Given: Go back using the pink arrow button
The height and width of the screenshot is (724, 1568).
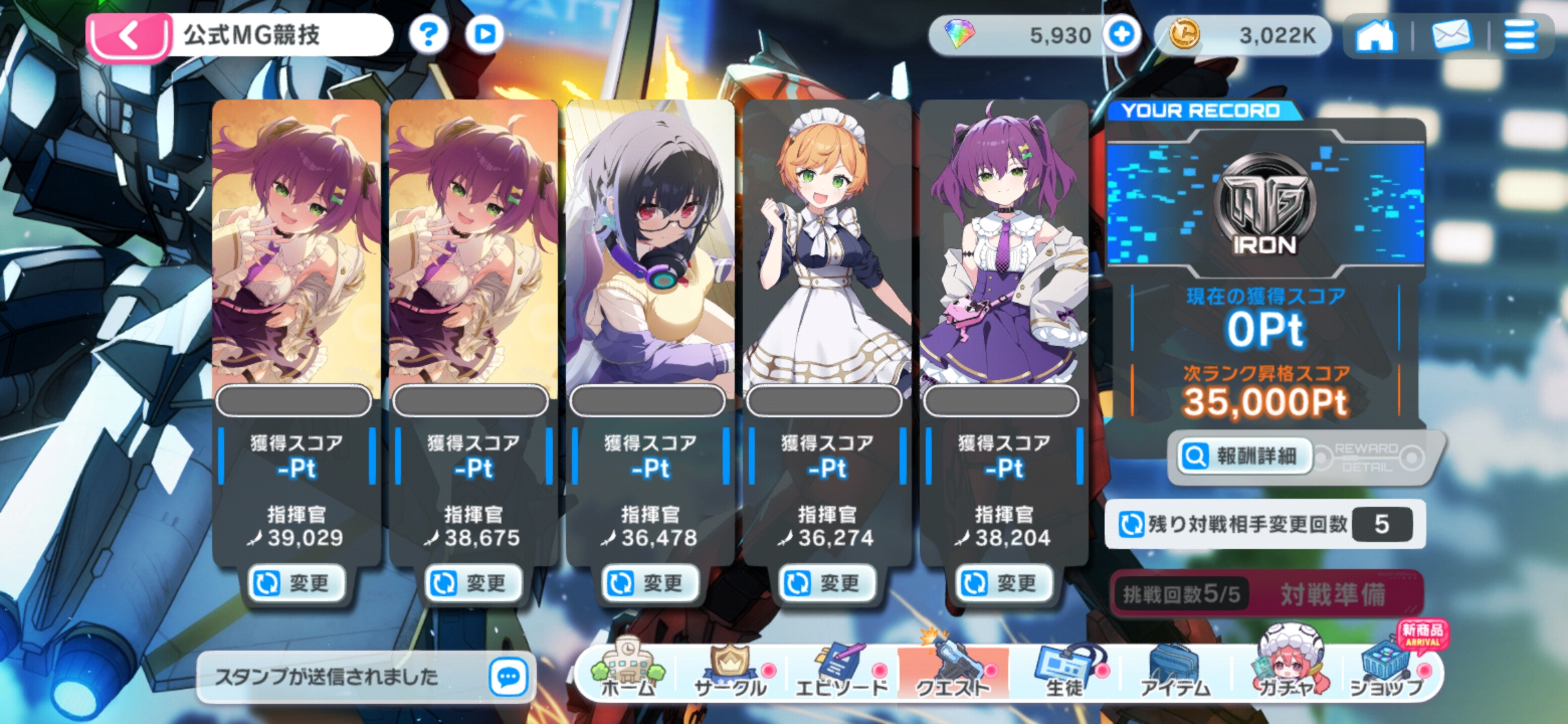Looking at the screenshot, I should (129, 36).
